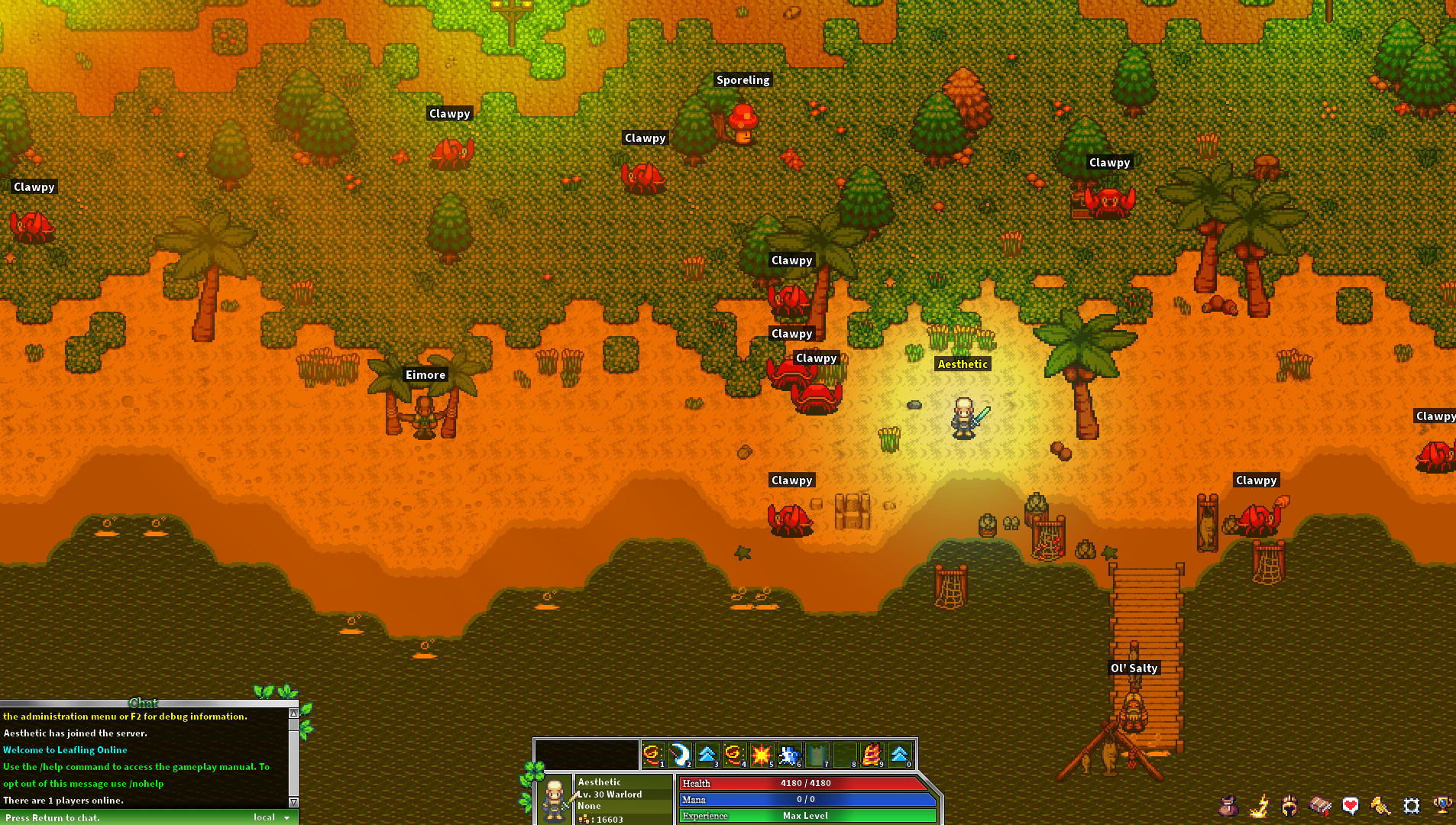
Task: Click the Eimore NPC under the palm tree
Action: tap(425, 416)
